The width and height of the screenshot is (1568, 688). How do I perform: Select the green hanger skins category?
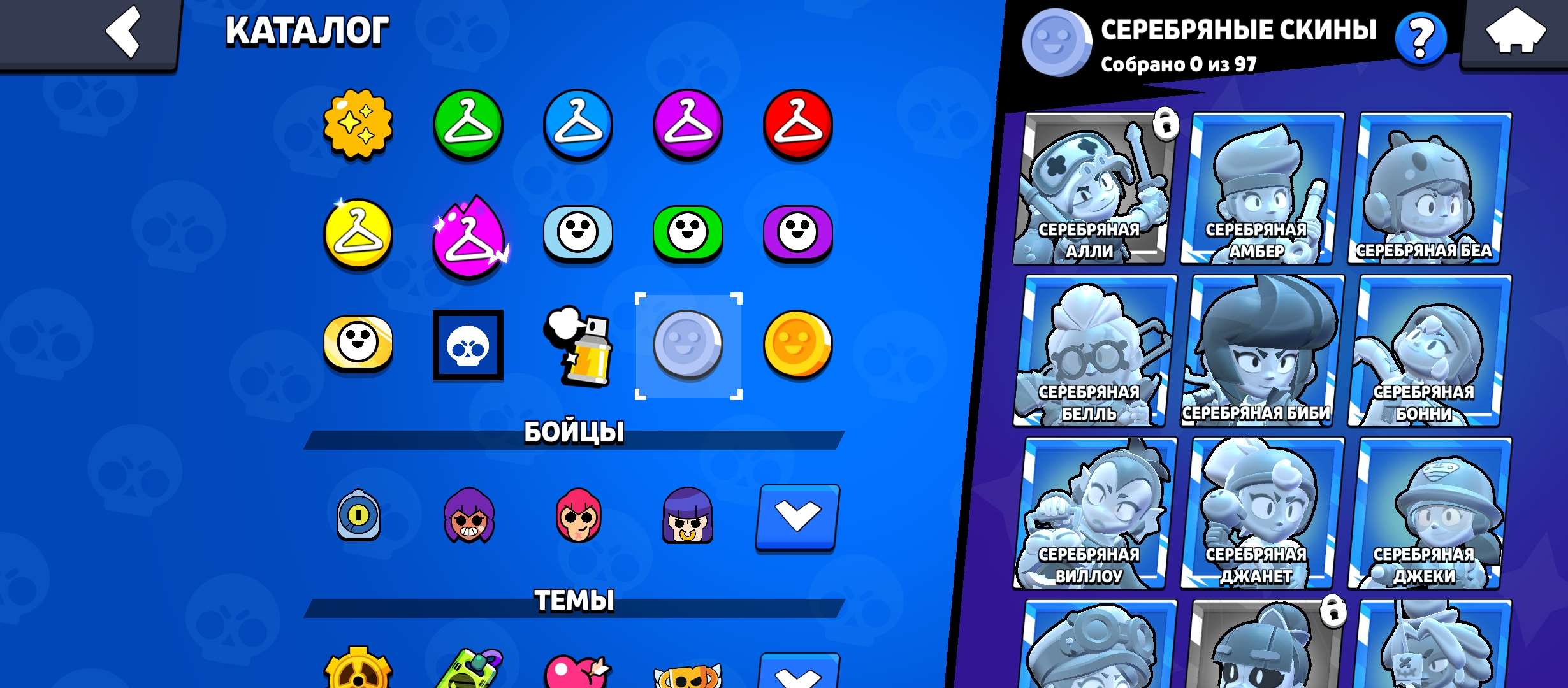[468, 125]
